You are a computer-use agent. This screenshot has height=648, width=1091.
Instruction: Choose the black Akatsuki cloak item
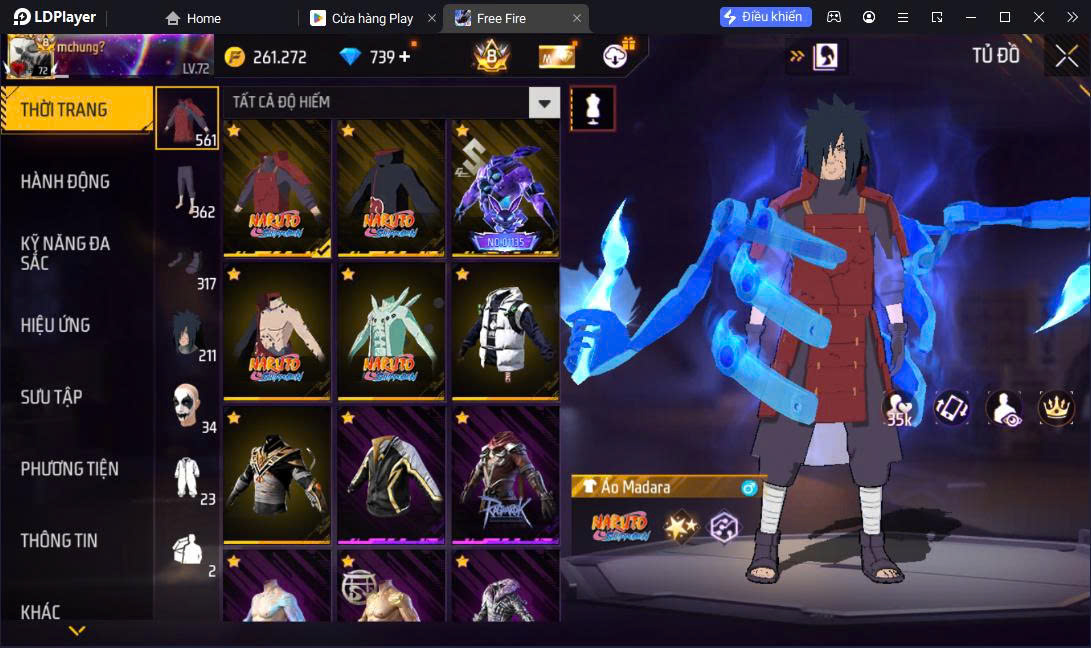coord(390,188)
